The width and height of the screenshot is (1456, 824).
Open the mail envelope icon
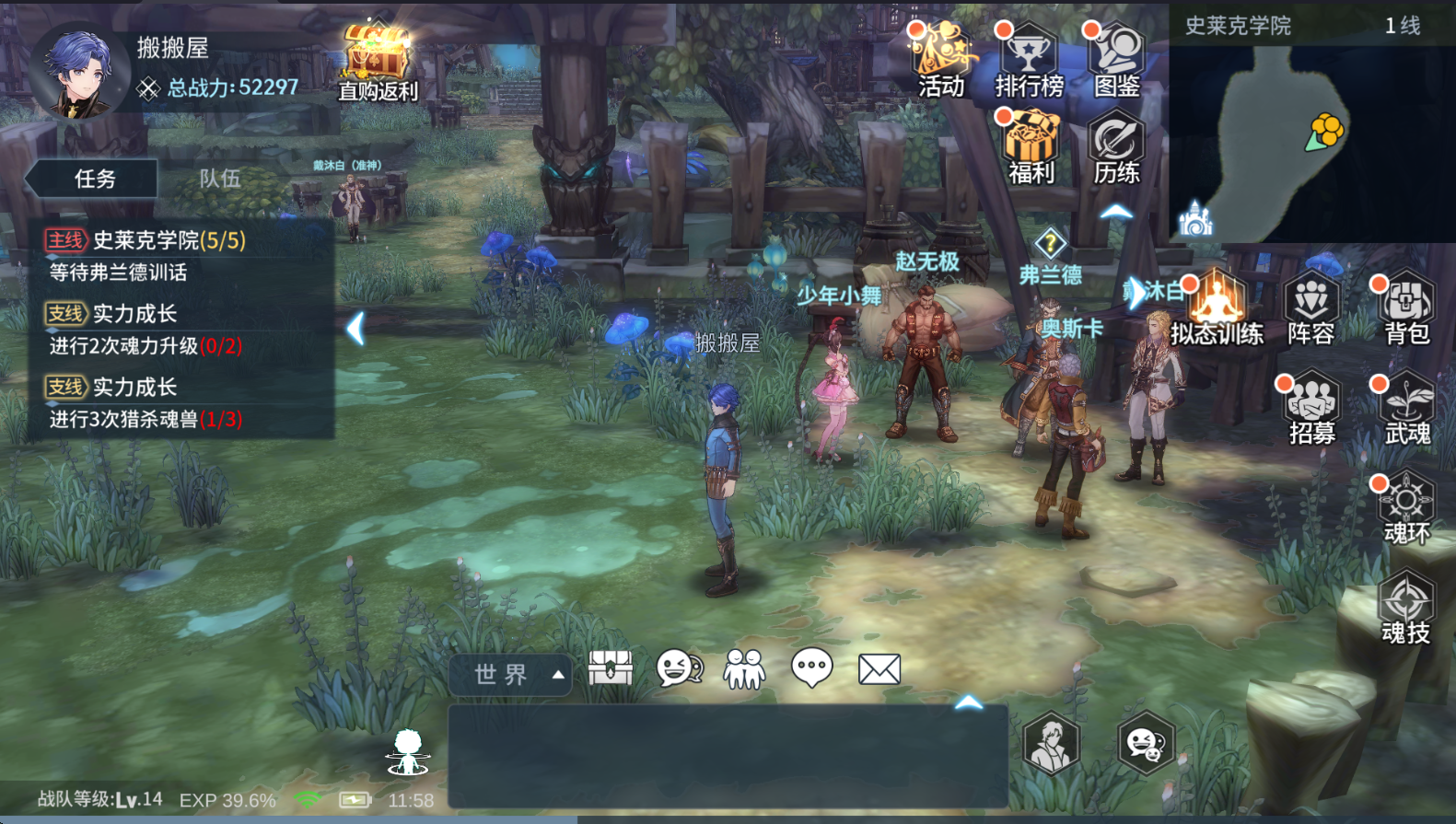tap(879, 669)
